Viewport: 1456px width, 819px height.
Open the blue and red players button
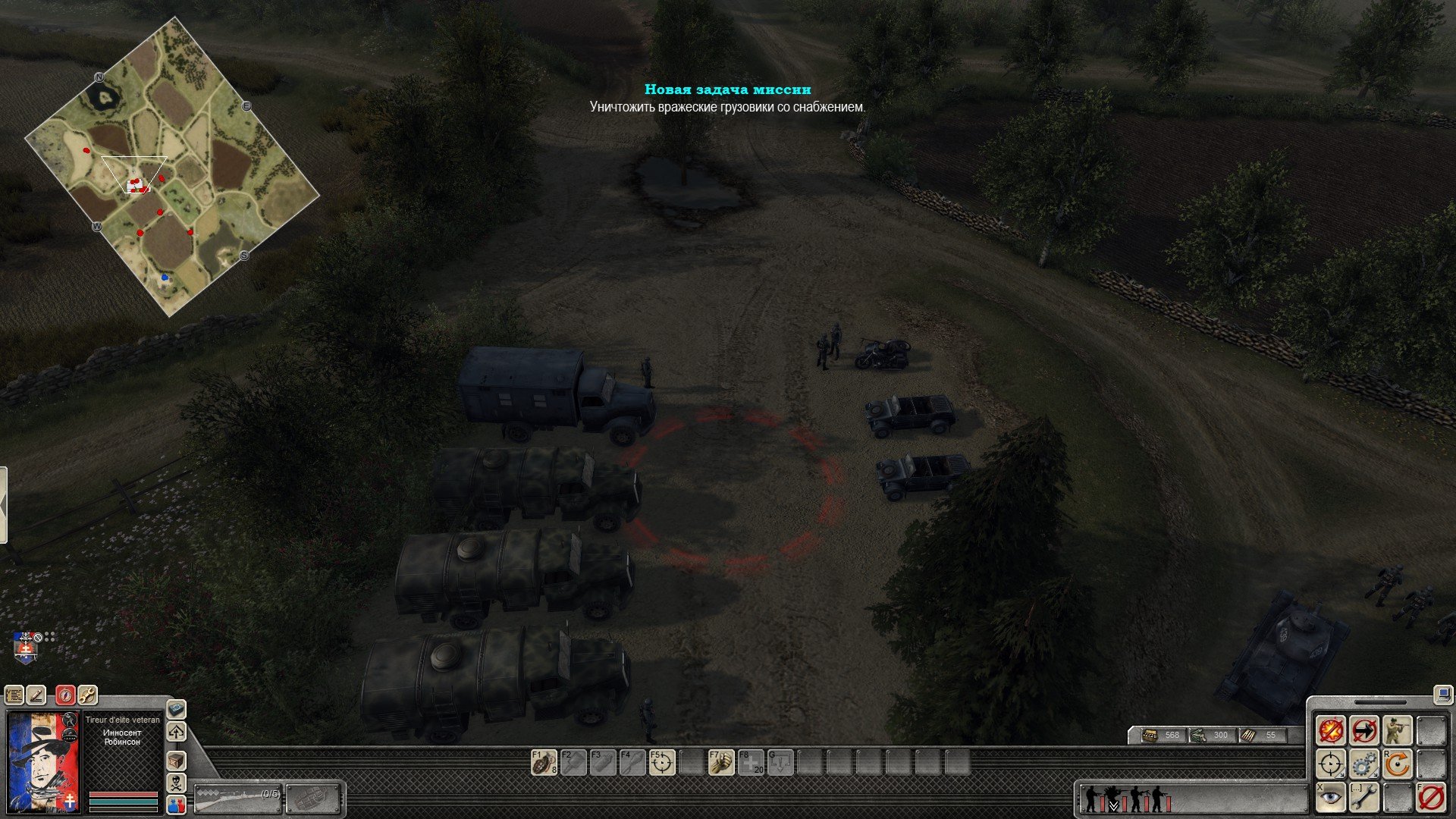click(176, 805)
